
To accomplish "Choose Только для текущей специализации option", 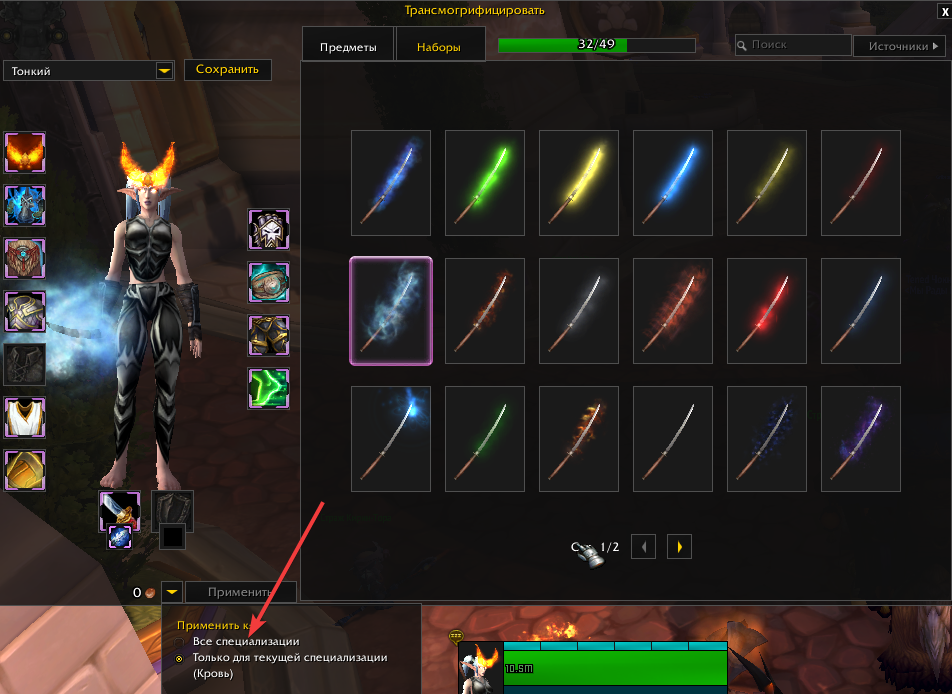I will 180,658.
